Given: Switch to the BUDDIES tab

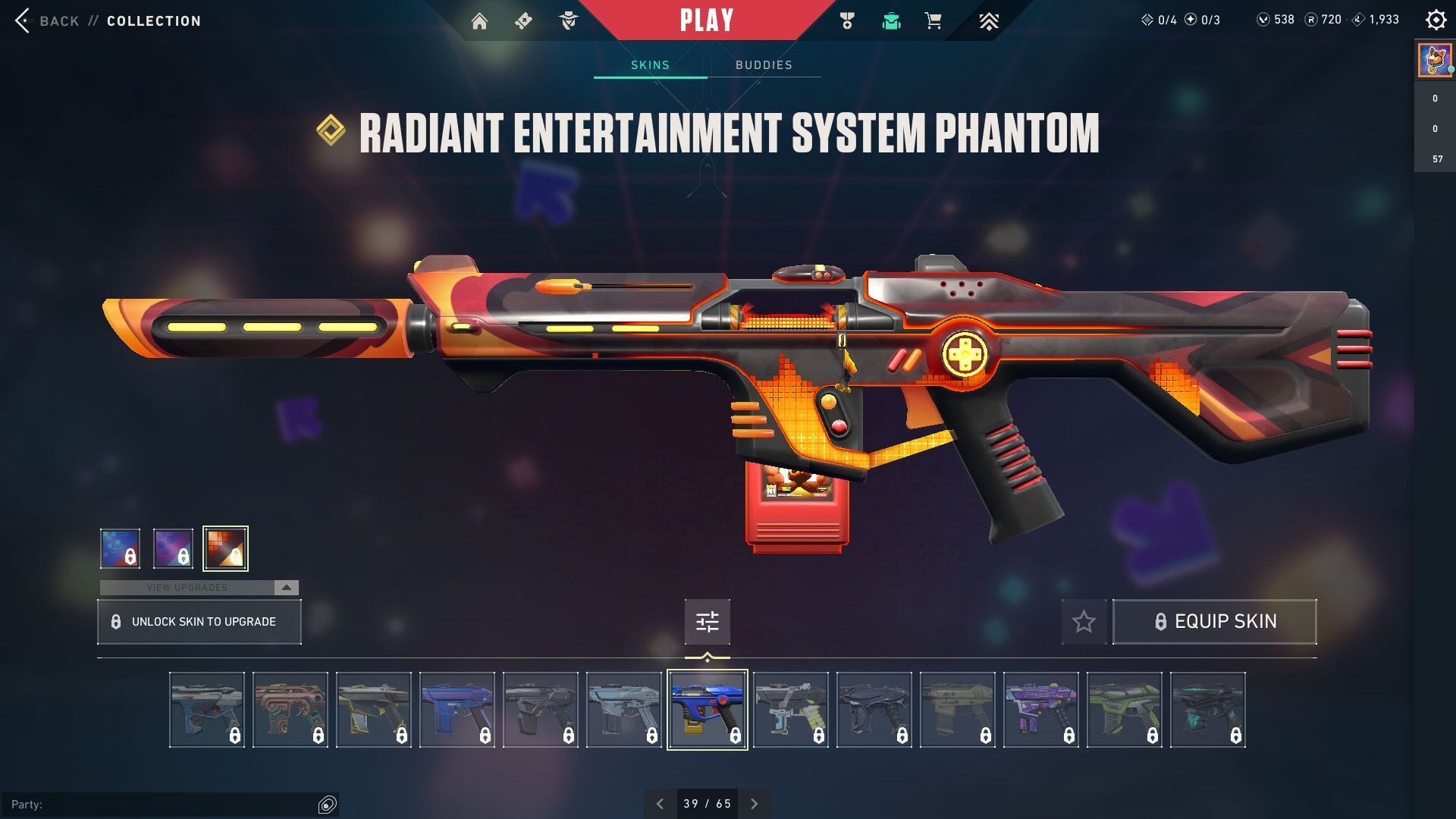Looking at the screenshot, I should 764,64.
